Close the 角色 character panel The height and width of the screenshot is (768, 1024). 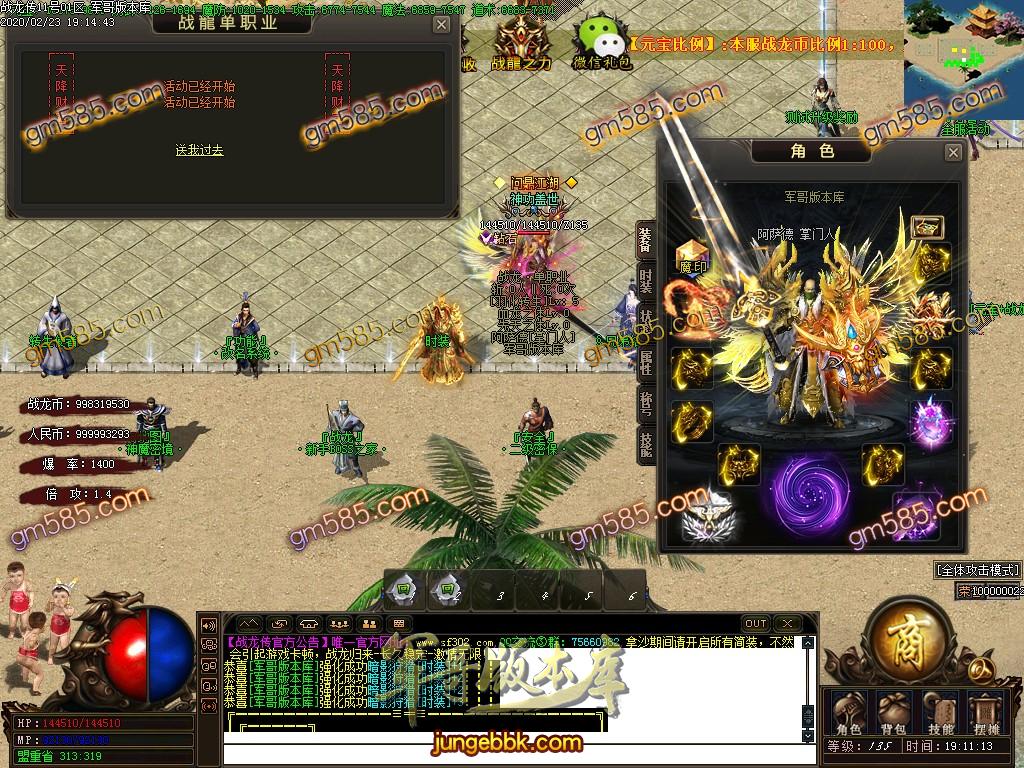tap(953, 152)
